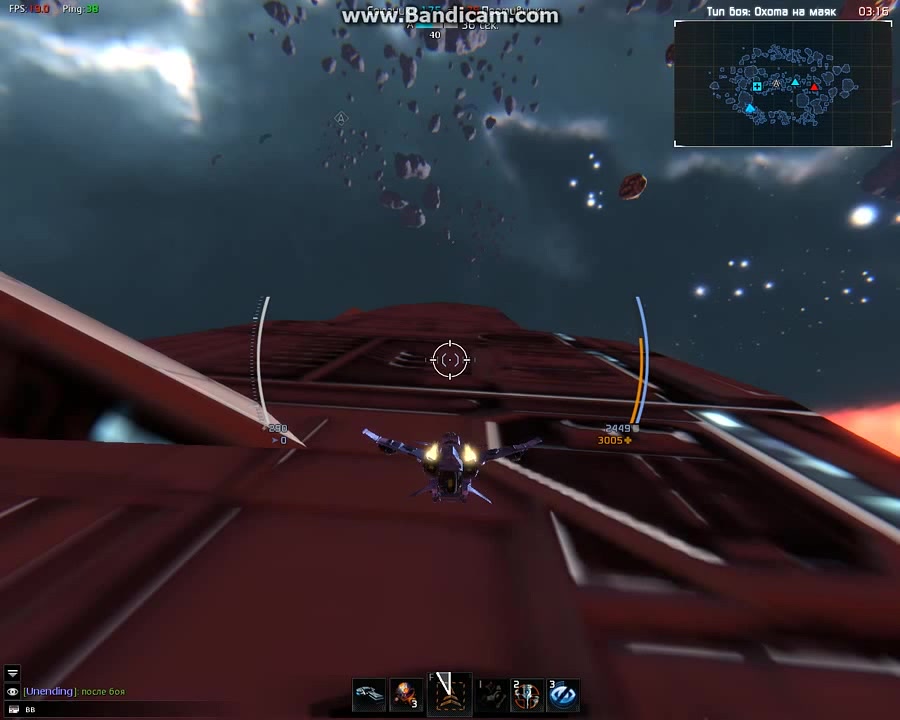Toggle chat visibility with the eye icon
The height and width of the screenshot is (720, 900).
pyautogui.click(x=13, y=691)
